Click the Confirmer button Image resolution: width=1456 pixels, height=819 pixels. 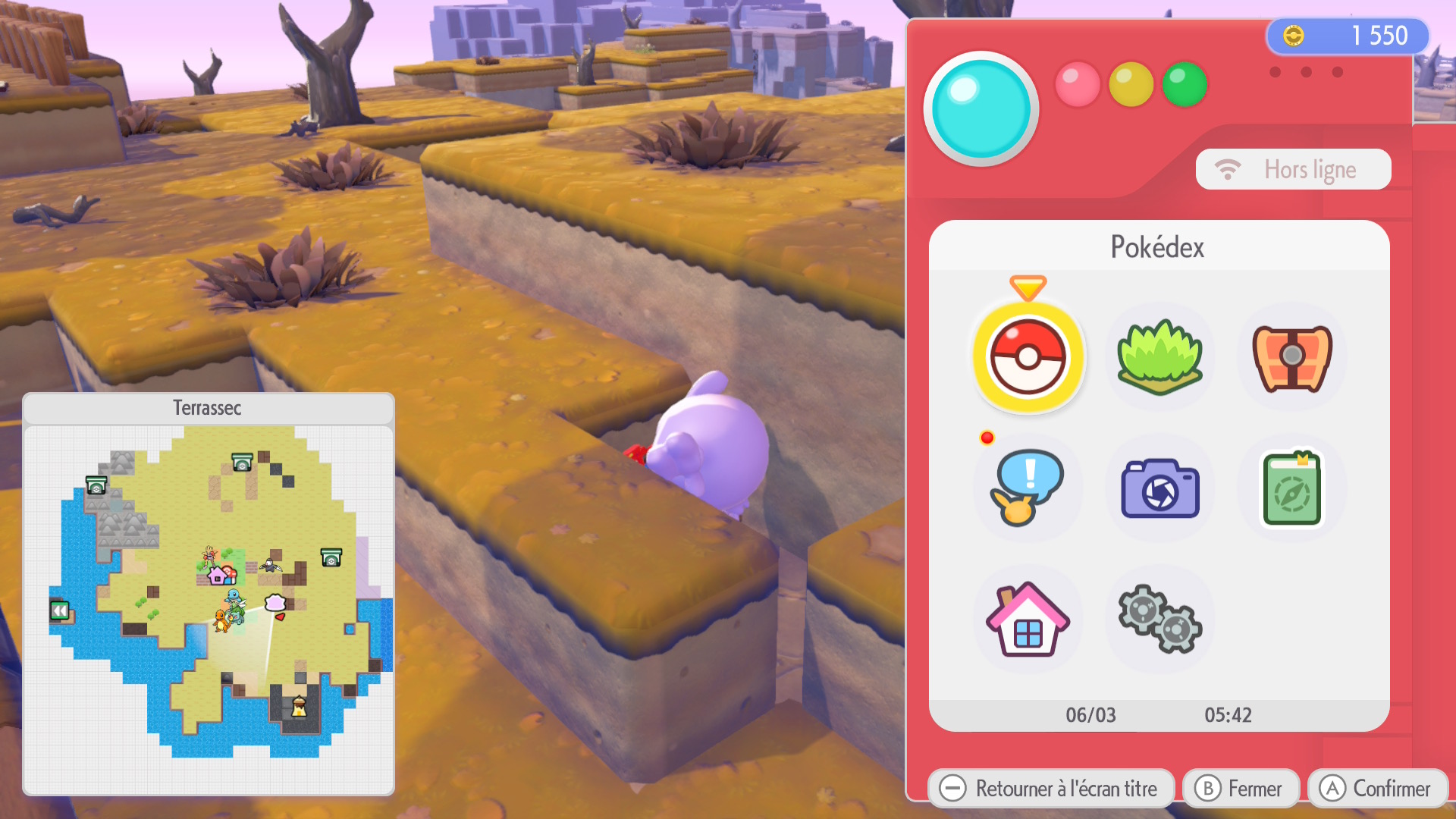point(1377,789)
